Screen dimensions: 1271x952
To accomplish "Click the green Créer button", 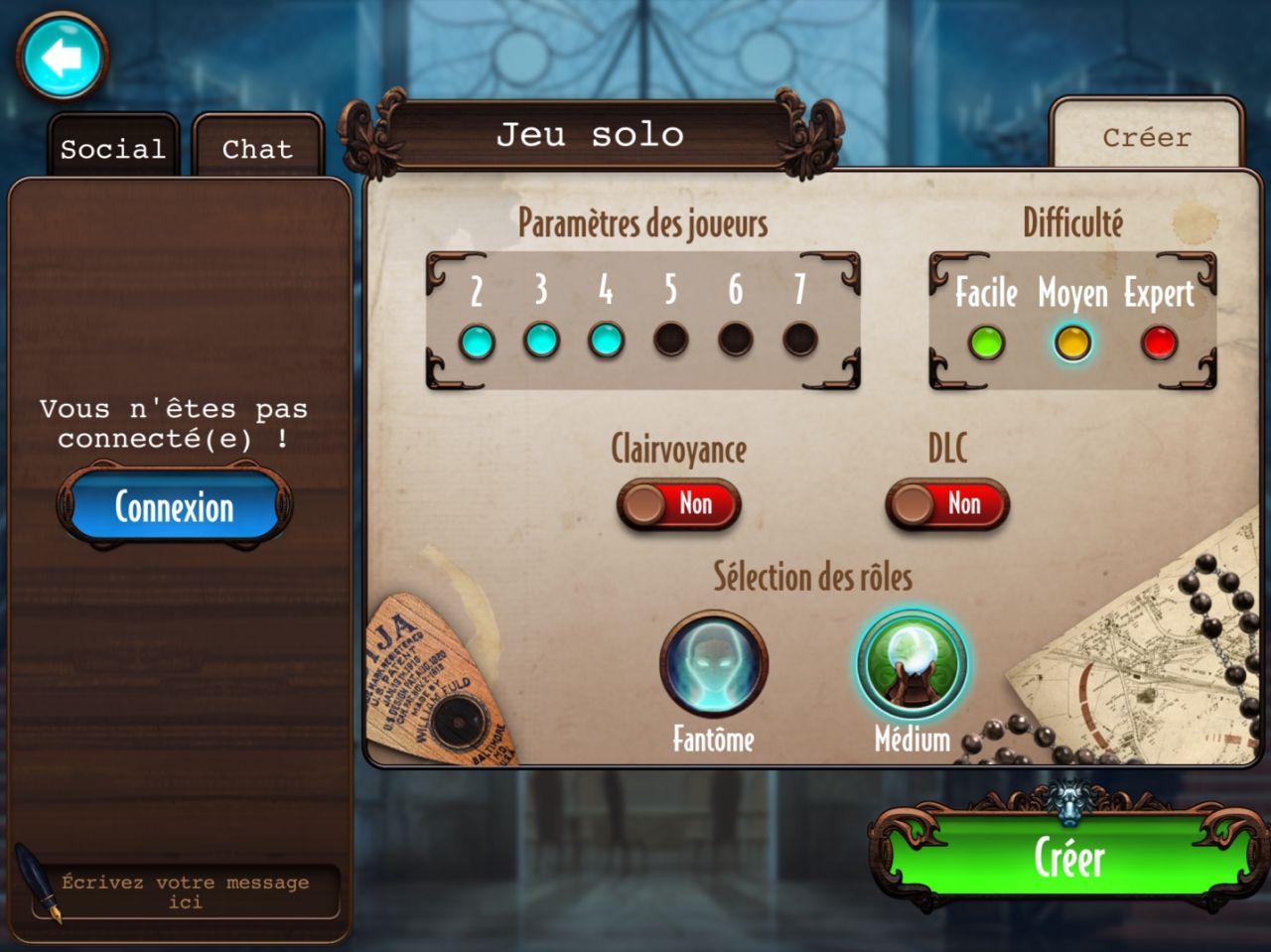I will coord(1068,858).
